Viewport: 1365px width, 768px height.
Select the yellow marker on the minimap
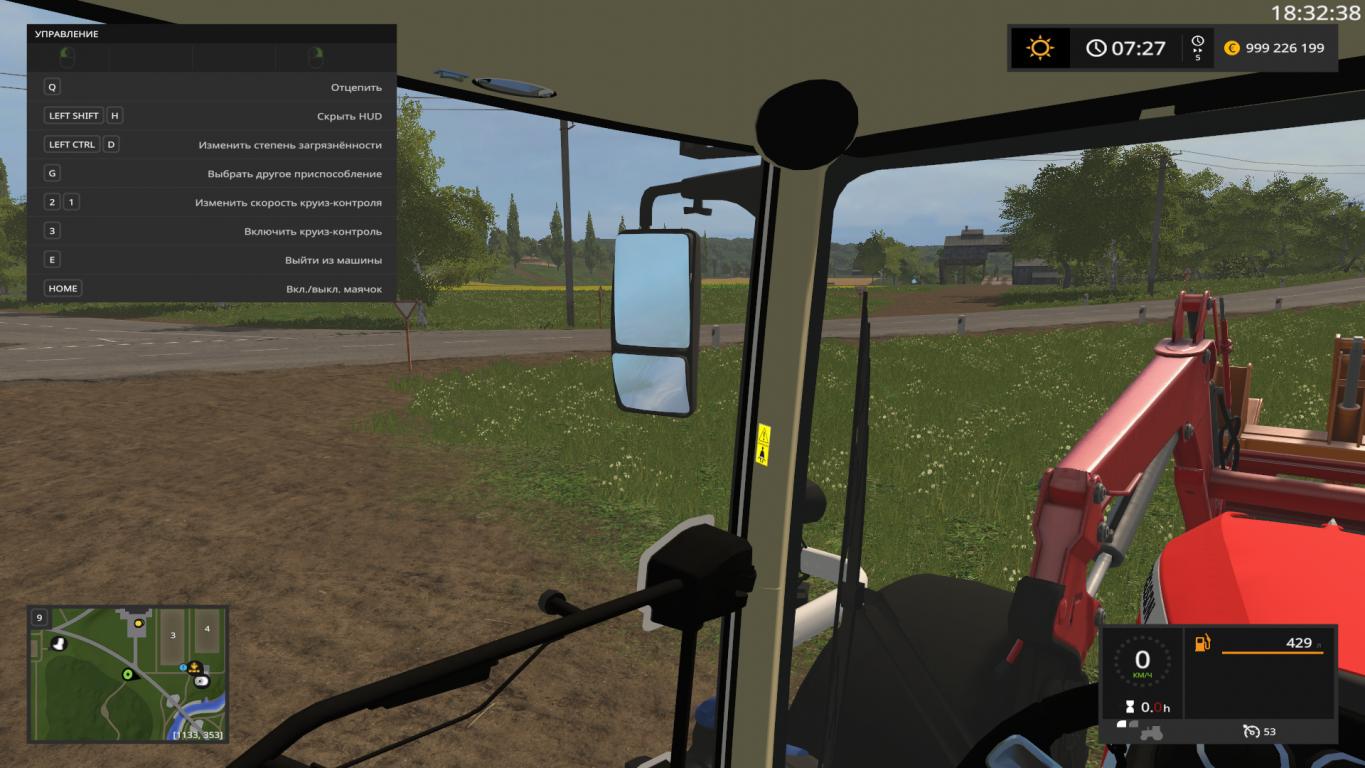click(x=138, y=623)
